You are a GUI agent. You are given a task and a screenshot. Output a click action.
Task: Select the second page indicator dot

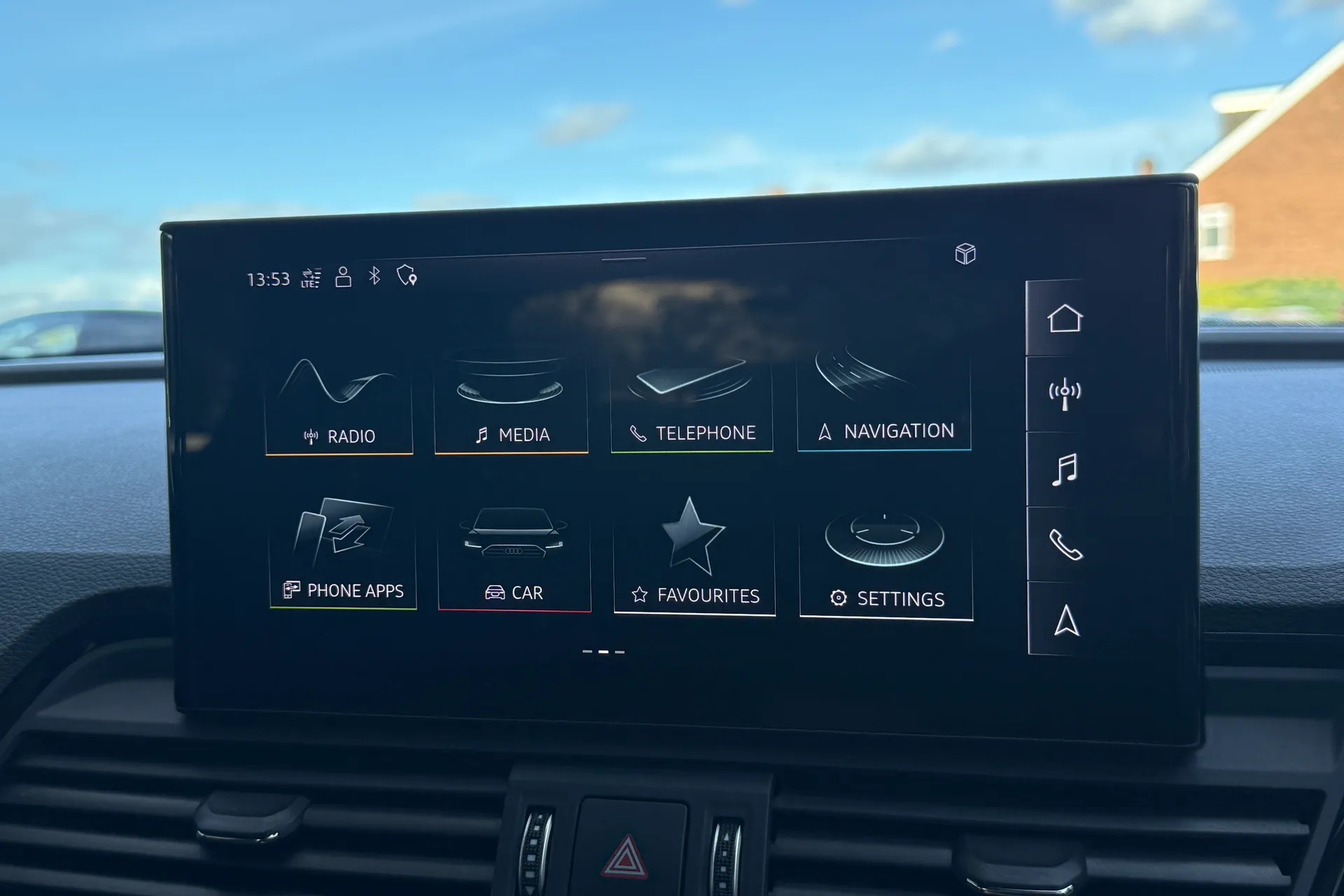pos(603,650)
